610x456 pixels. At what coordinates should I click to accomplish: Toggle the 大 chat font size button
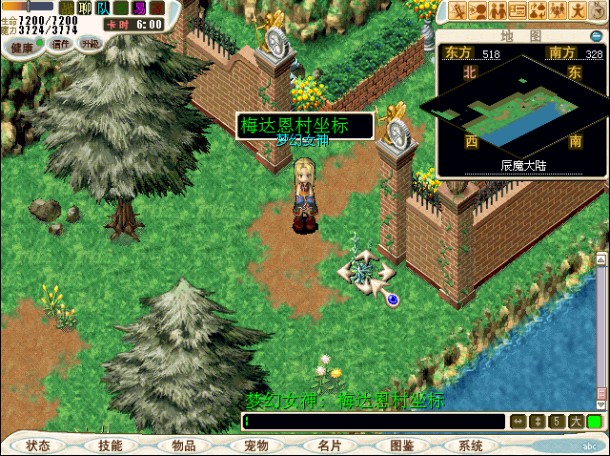(x=575, y=422)
